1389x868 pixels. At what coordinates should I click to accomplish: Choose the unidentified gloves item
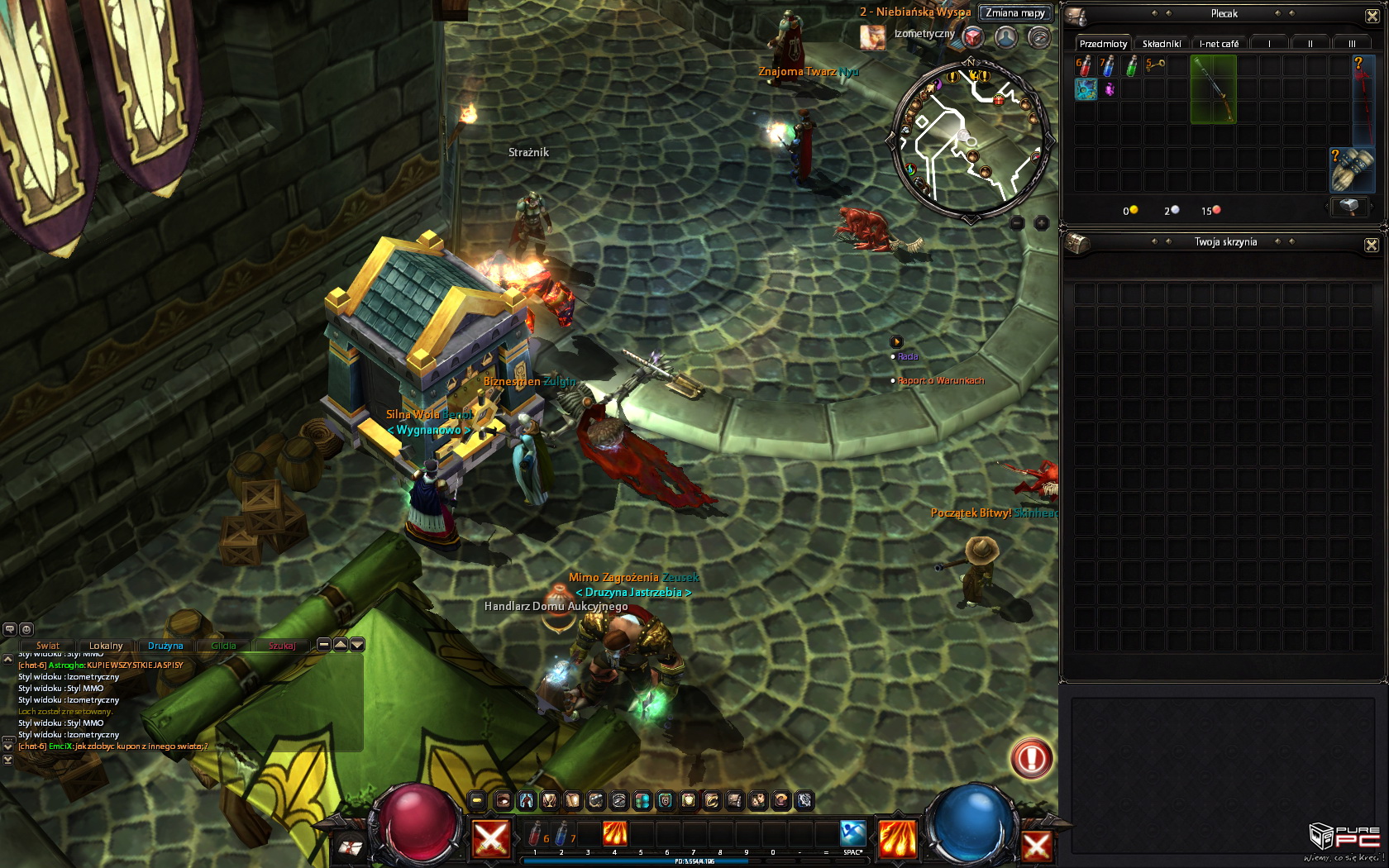(1350, 170)
